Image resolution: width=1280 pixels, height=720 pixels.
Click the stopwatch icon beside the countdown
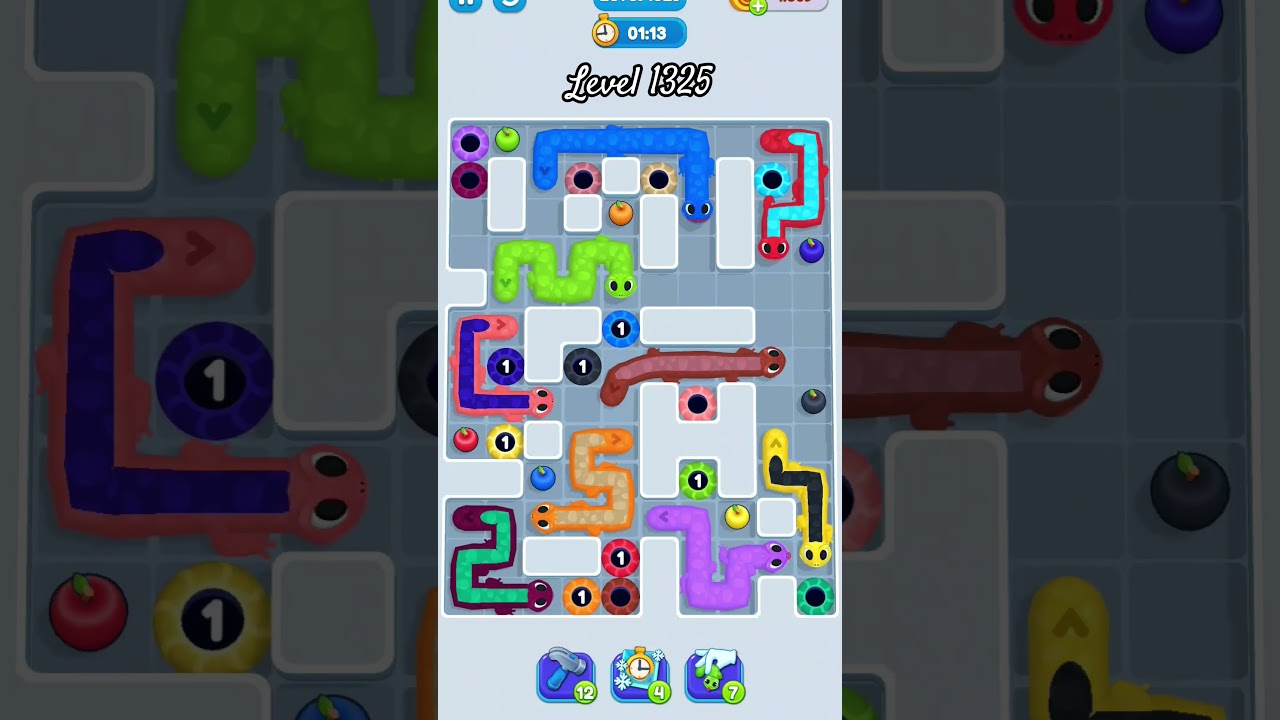click(605, 33)
